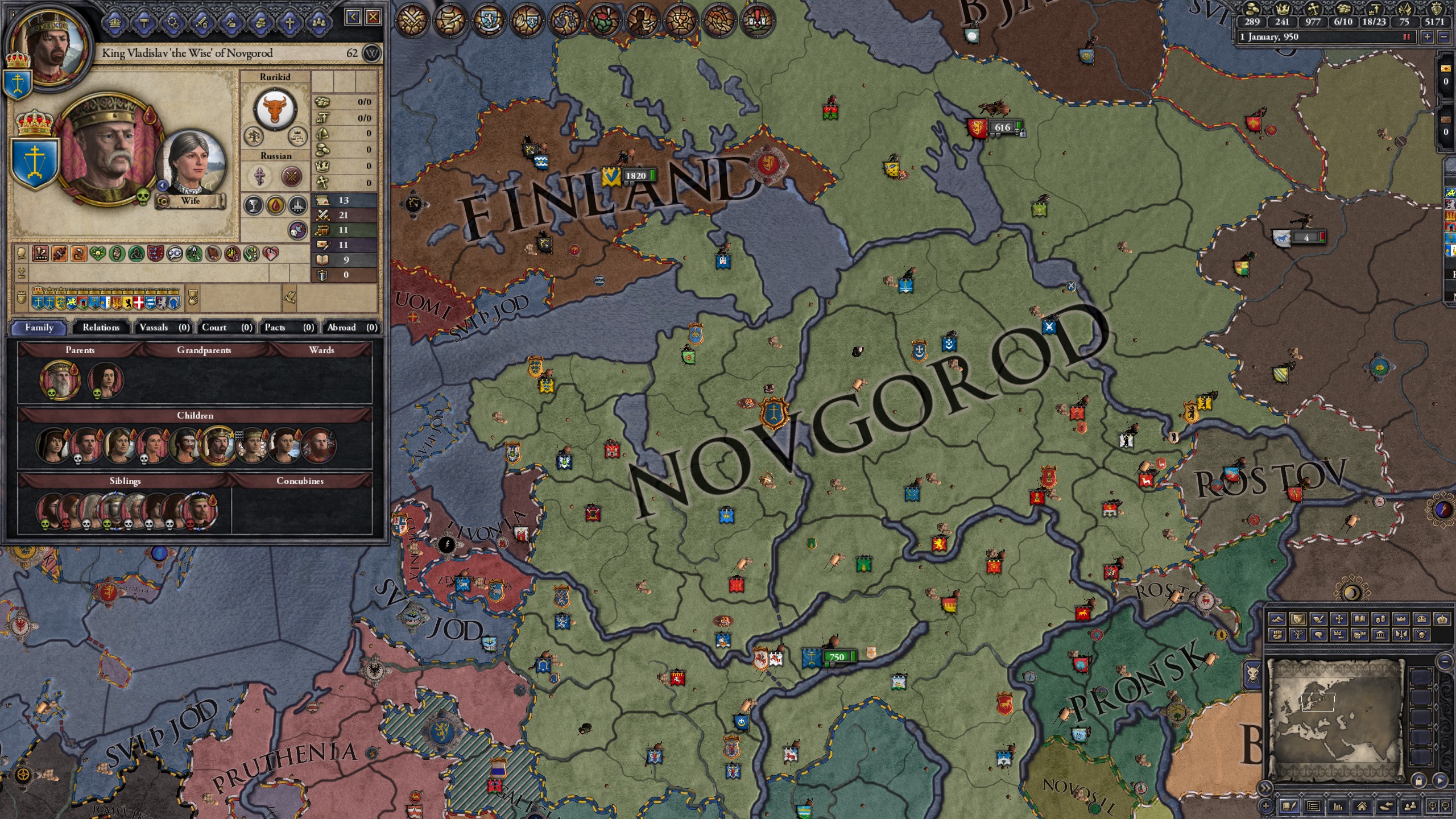Open the Military screen with the sword icon

point(201,23)
